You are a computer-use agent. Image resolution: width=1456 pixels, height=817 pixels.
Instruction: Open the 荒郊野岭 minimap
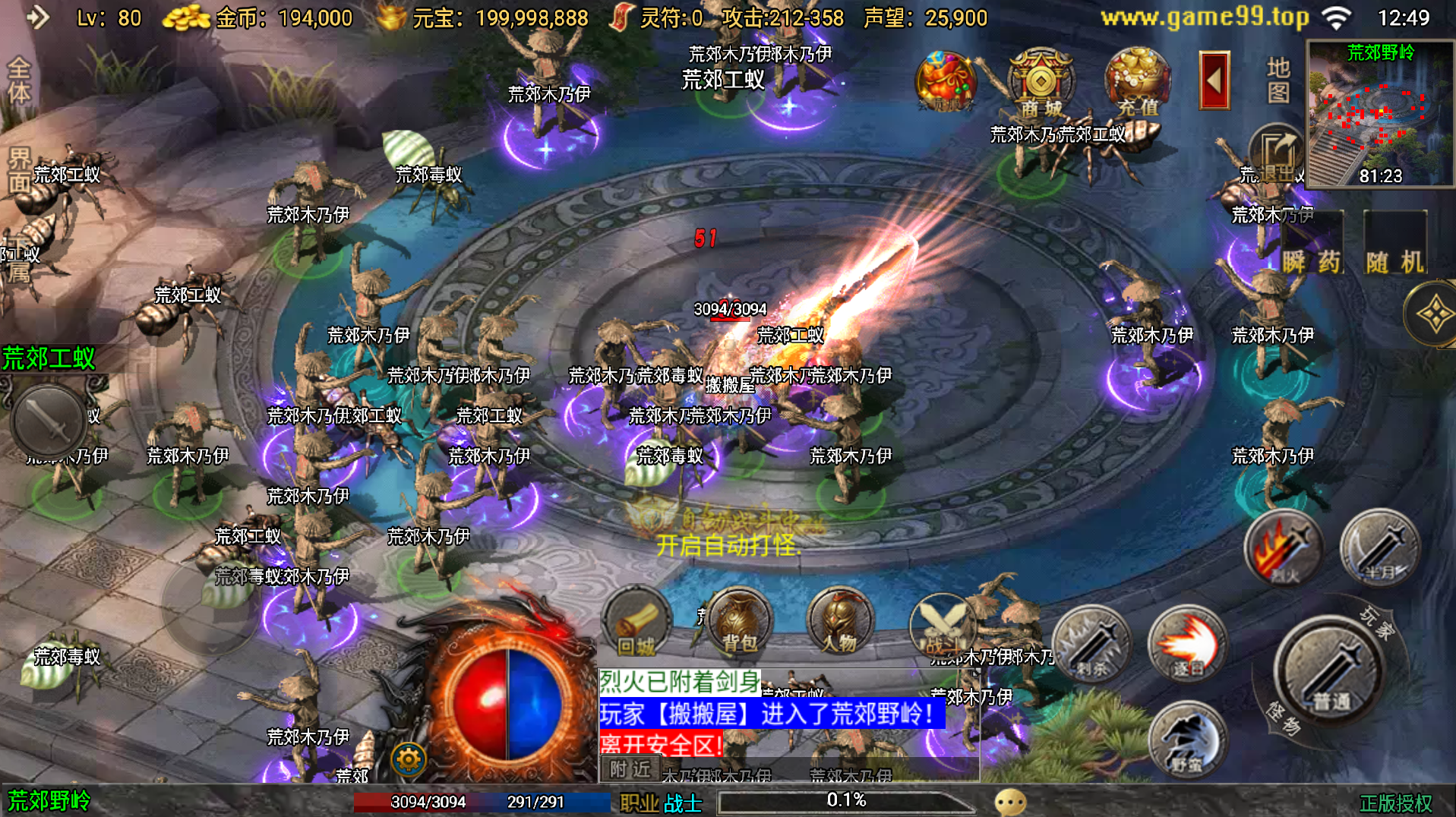point(1379,114)
